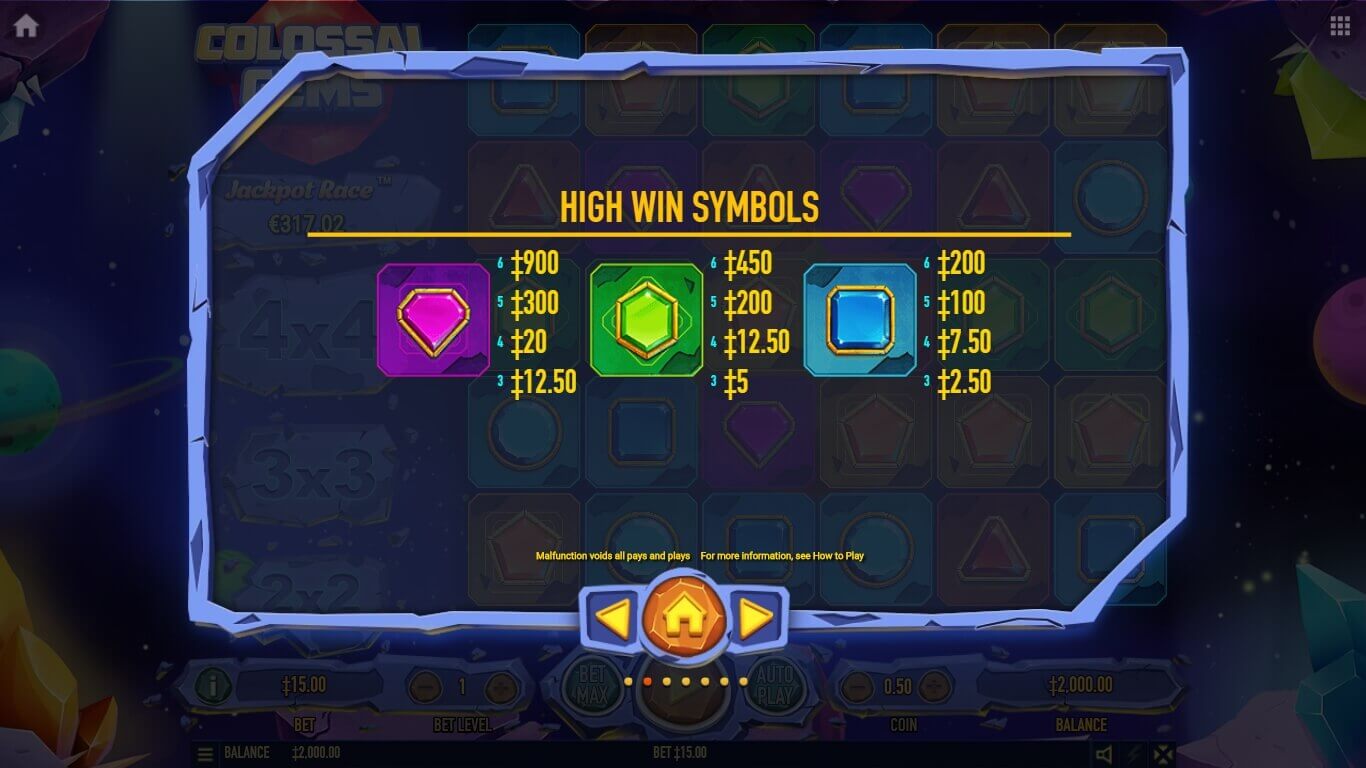Image resolution: width=1366 pixels, height=768 pixels.
Task: Open the home icon in top-left corner
Action: [26, 26]
